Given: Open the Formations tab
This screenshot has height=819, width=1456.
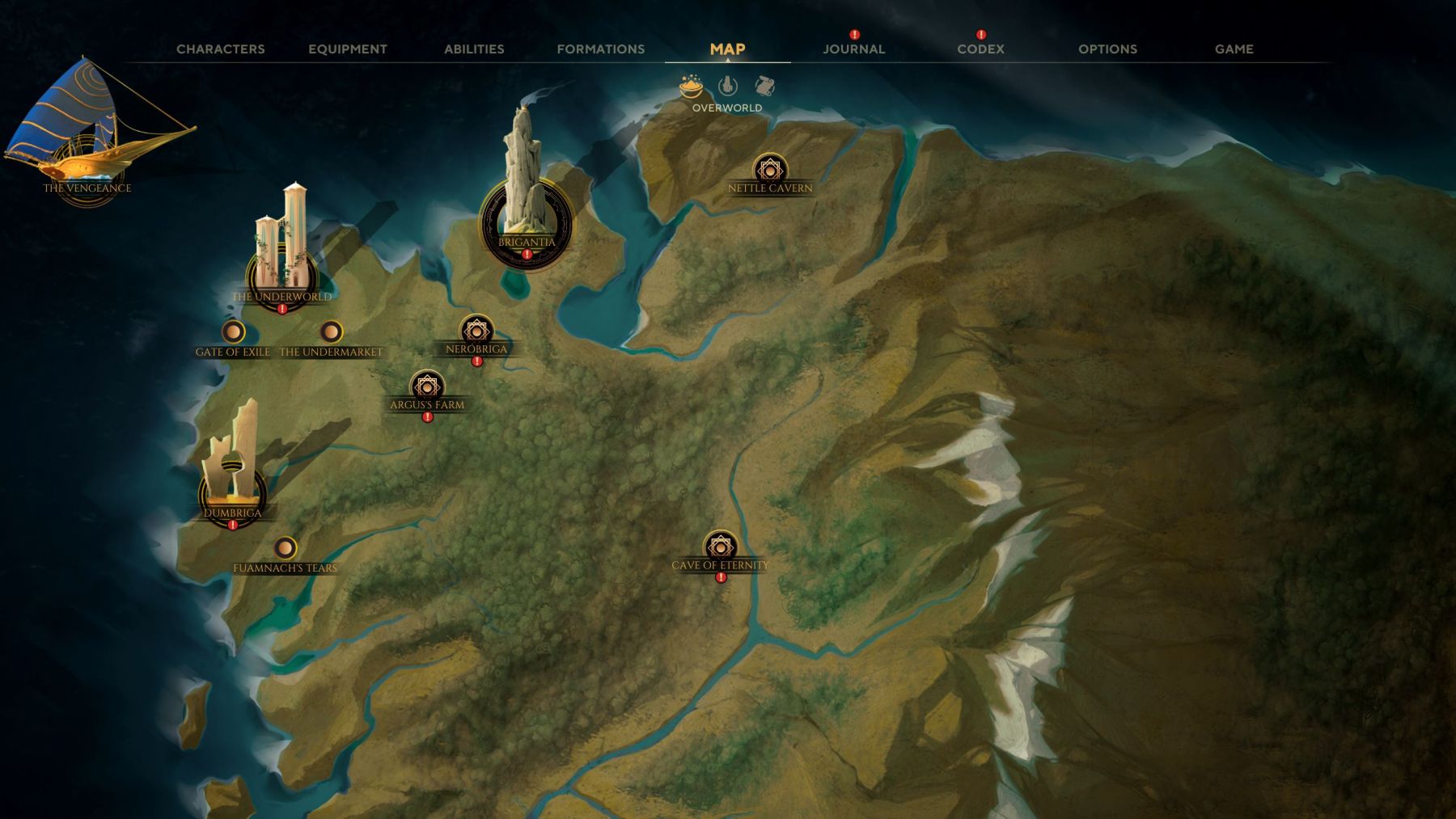Looking at the screenshot, I should pos(600,49).
